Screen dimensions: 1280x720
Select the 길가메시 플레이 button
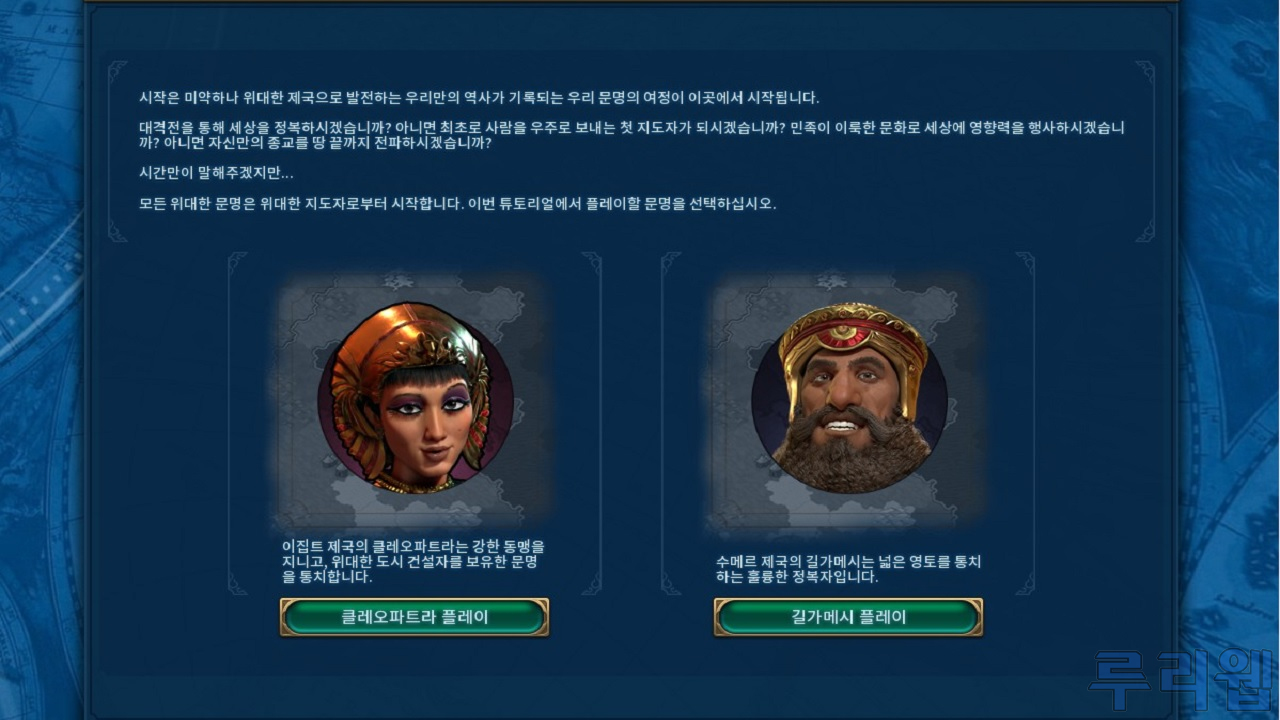848,617
